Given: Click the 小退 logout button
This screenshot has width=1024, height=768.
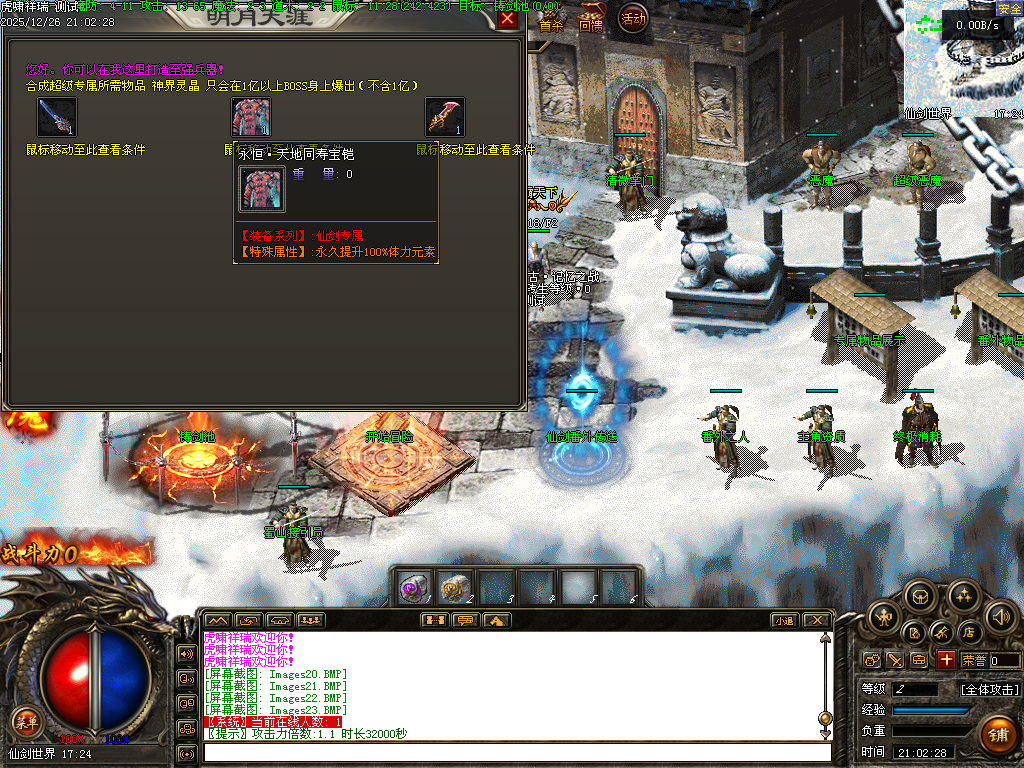Looking at the screenshot, I should point(783,620).
